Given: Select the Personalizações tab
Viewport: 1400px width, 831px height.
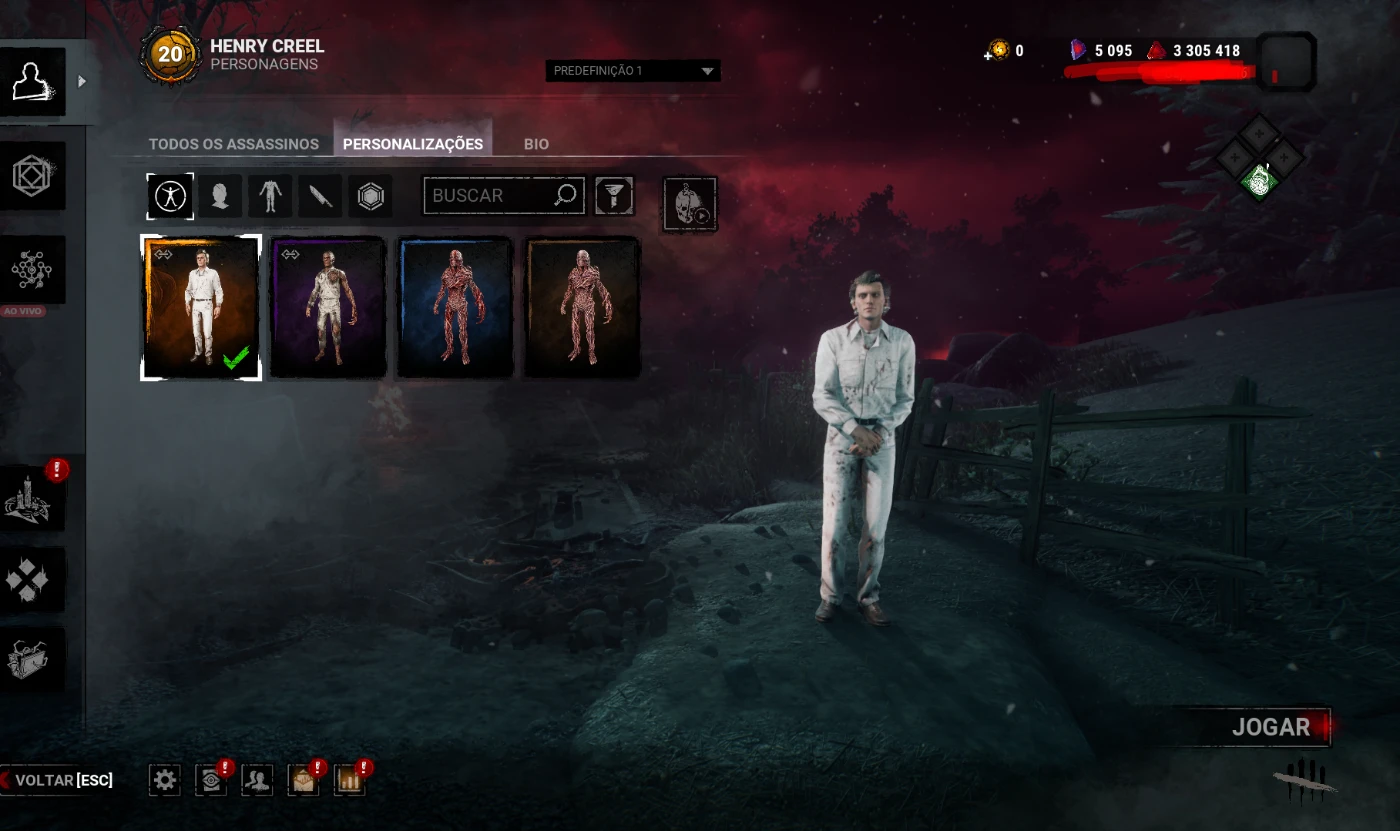Looking at the screenshot, I should tap(413, 144).
